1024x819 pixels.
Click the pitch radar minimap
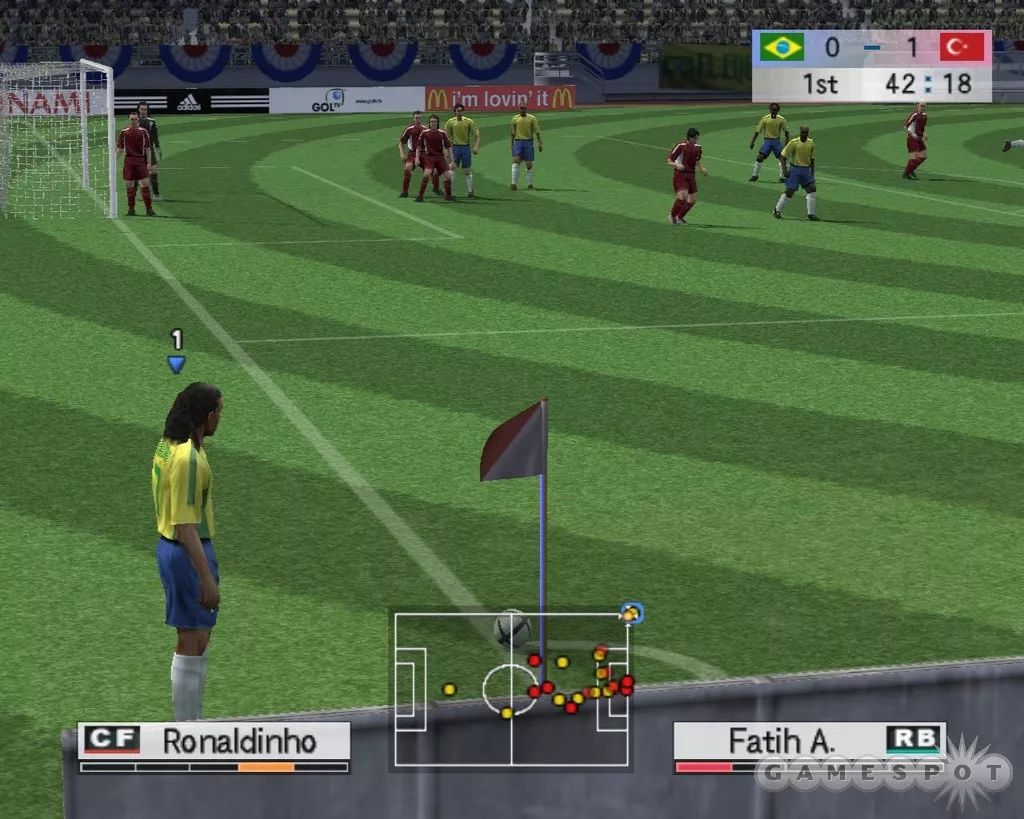[511, 690]
